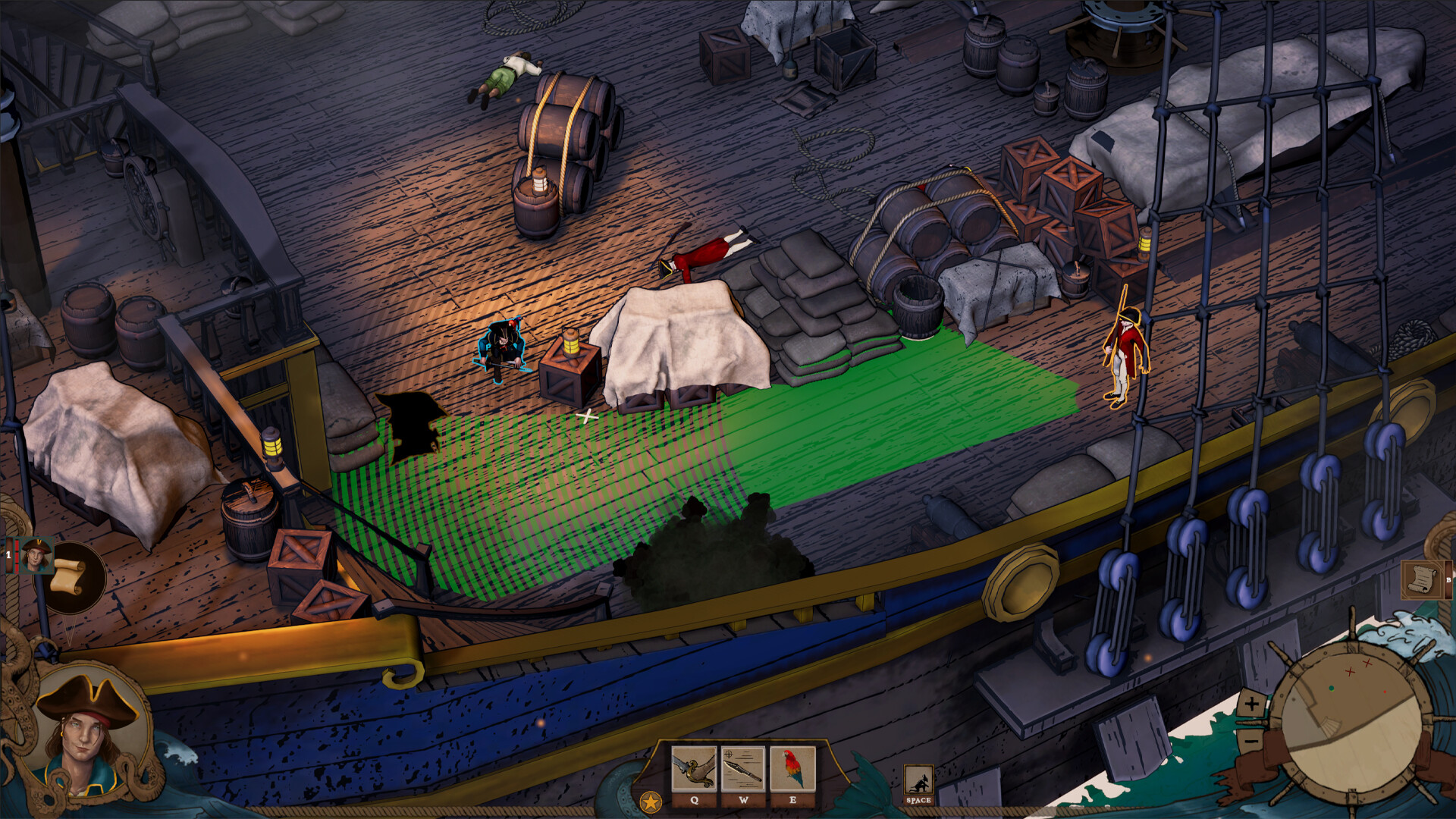This screenshot has width=1456, height=819.
Task: Click the green dot on the minimap
Action: [x=1332, y=689]
